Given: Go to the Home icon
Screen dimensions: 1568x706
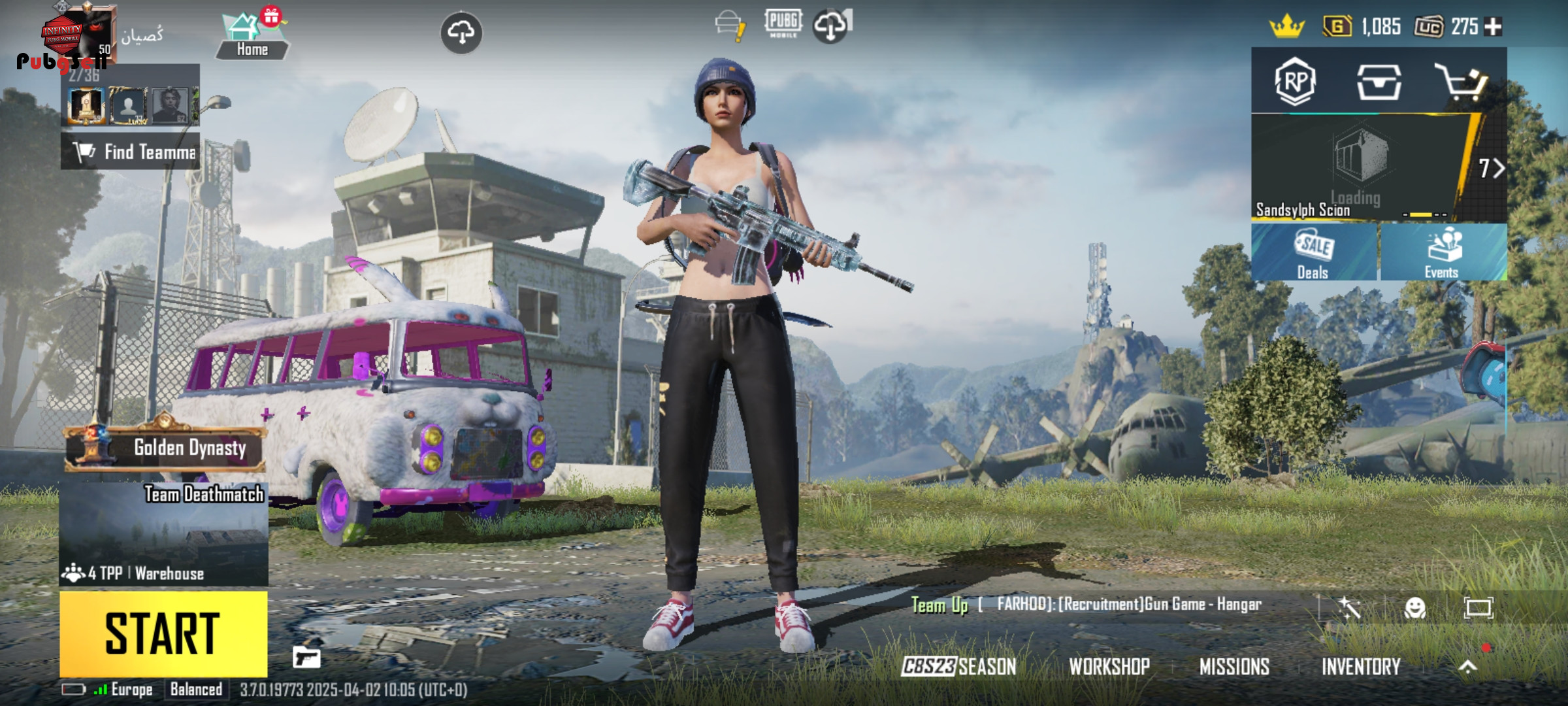Looking at the screenshot, I should [252, 37].
